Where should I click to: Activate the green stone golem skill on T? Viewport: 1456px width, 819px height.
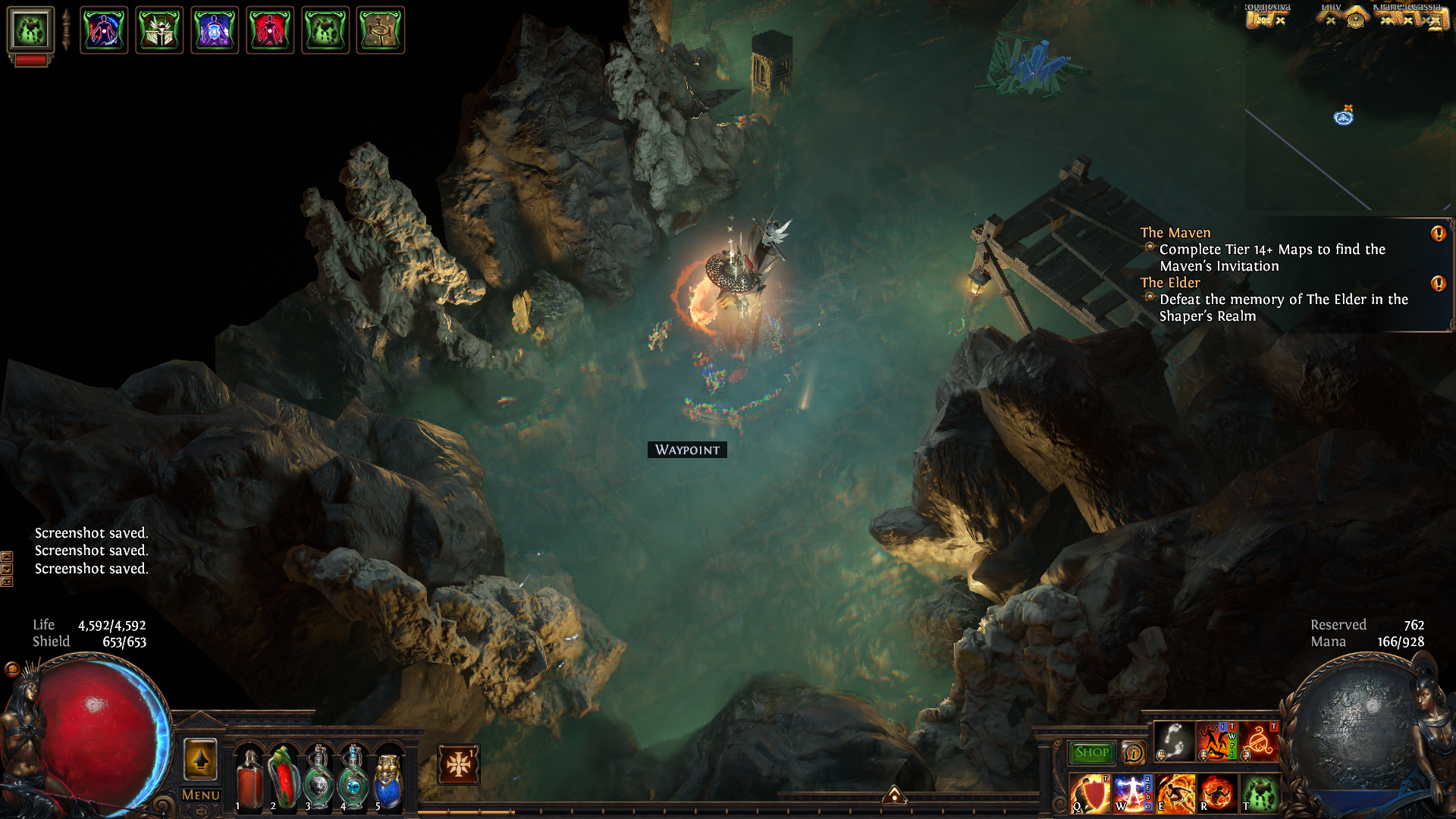(x=1260, y=793)
